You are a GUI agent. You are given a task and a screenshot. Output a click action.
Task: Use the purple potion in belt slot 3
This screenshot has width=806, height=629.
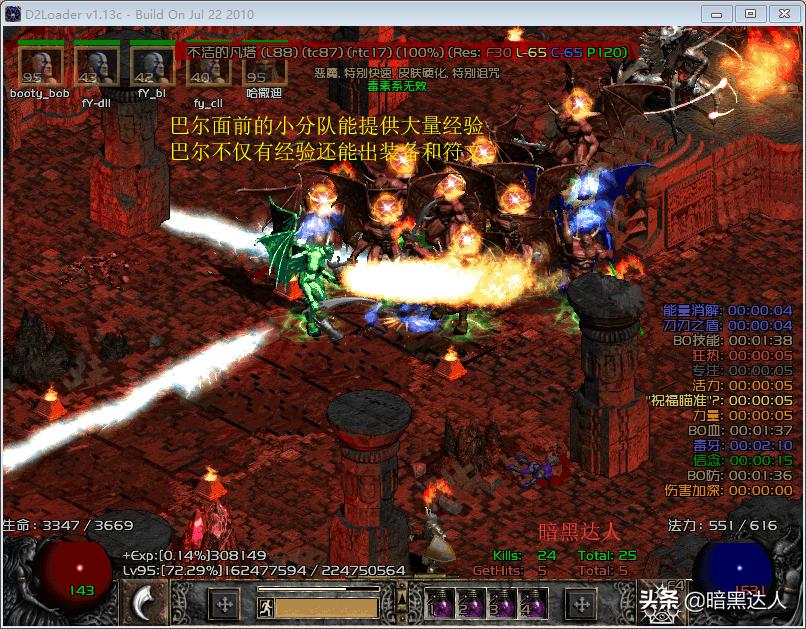point(503,603)
